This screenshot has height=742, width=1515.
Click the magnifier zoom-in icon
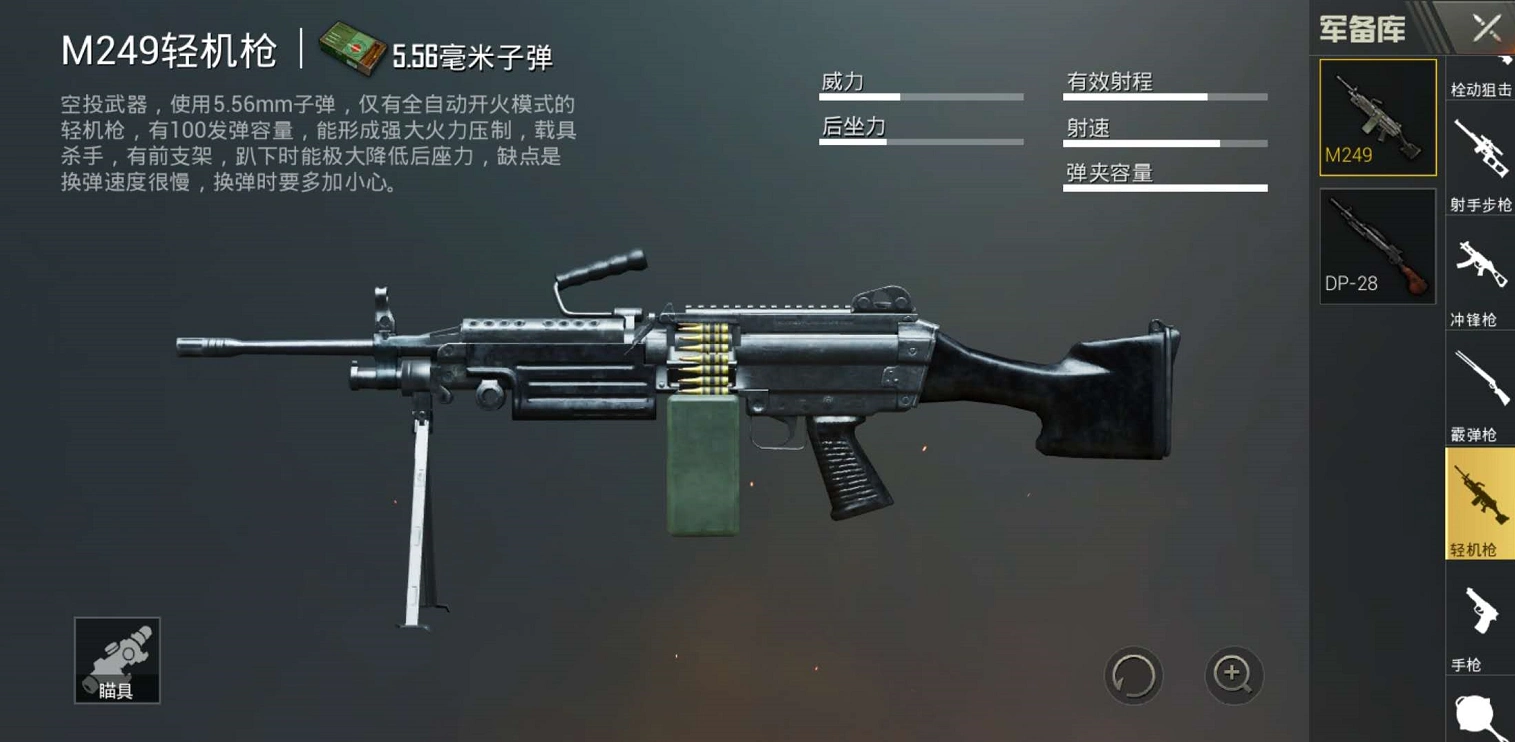point(1233,676)
